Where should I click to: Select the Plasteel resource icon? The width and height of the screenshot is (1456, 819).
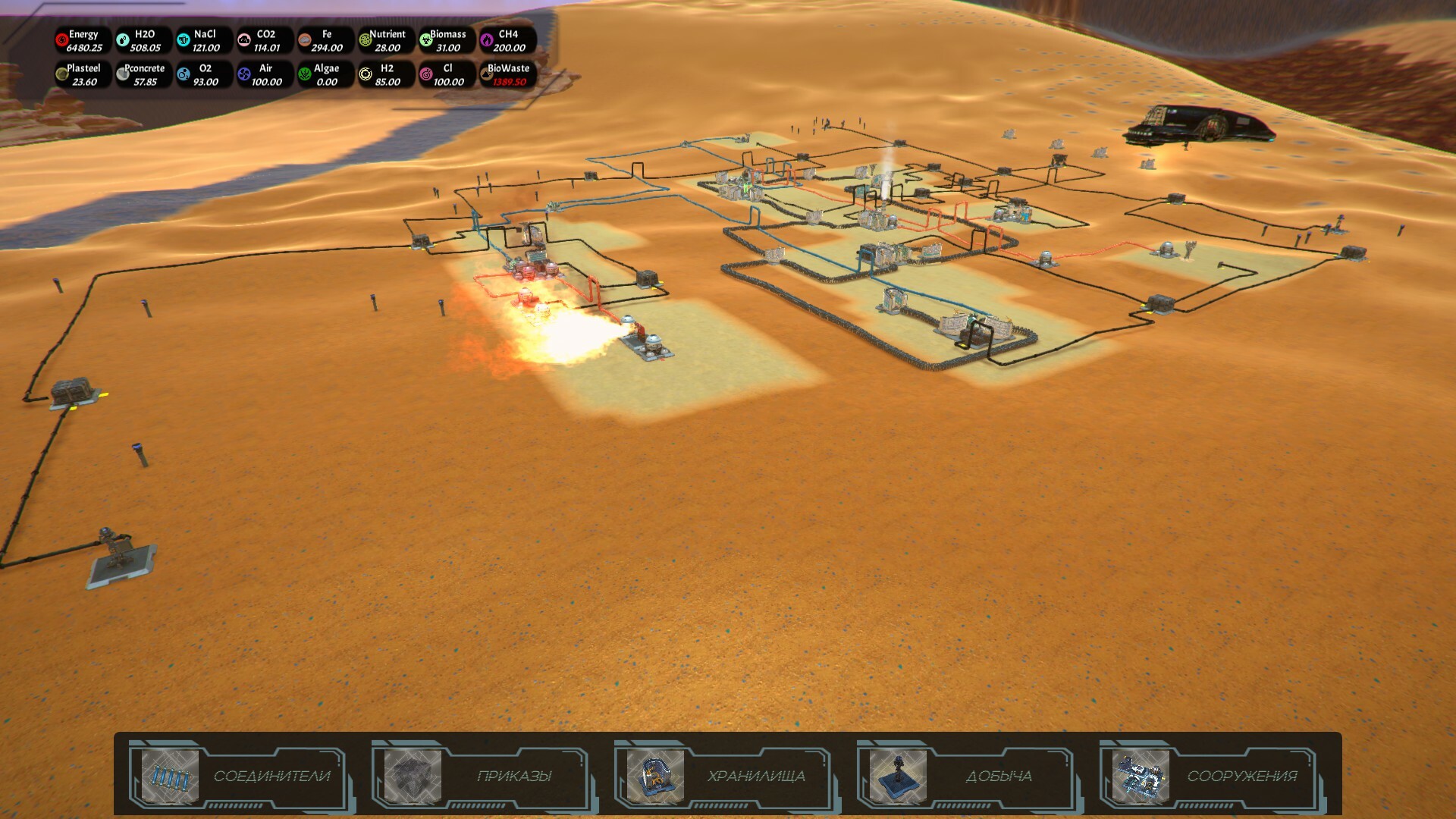pyautogui.click(x=61, y=74)
